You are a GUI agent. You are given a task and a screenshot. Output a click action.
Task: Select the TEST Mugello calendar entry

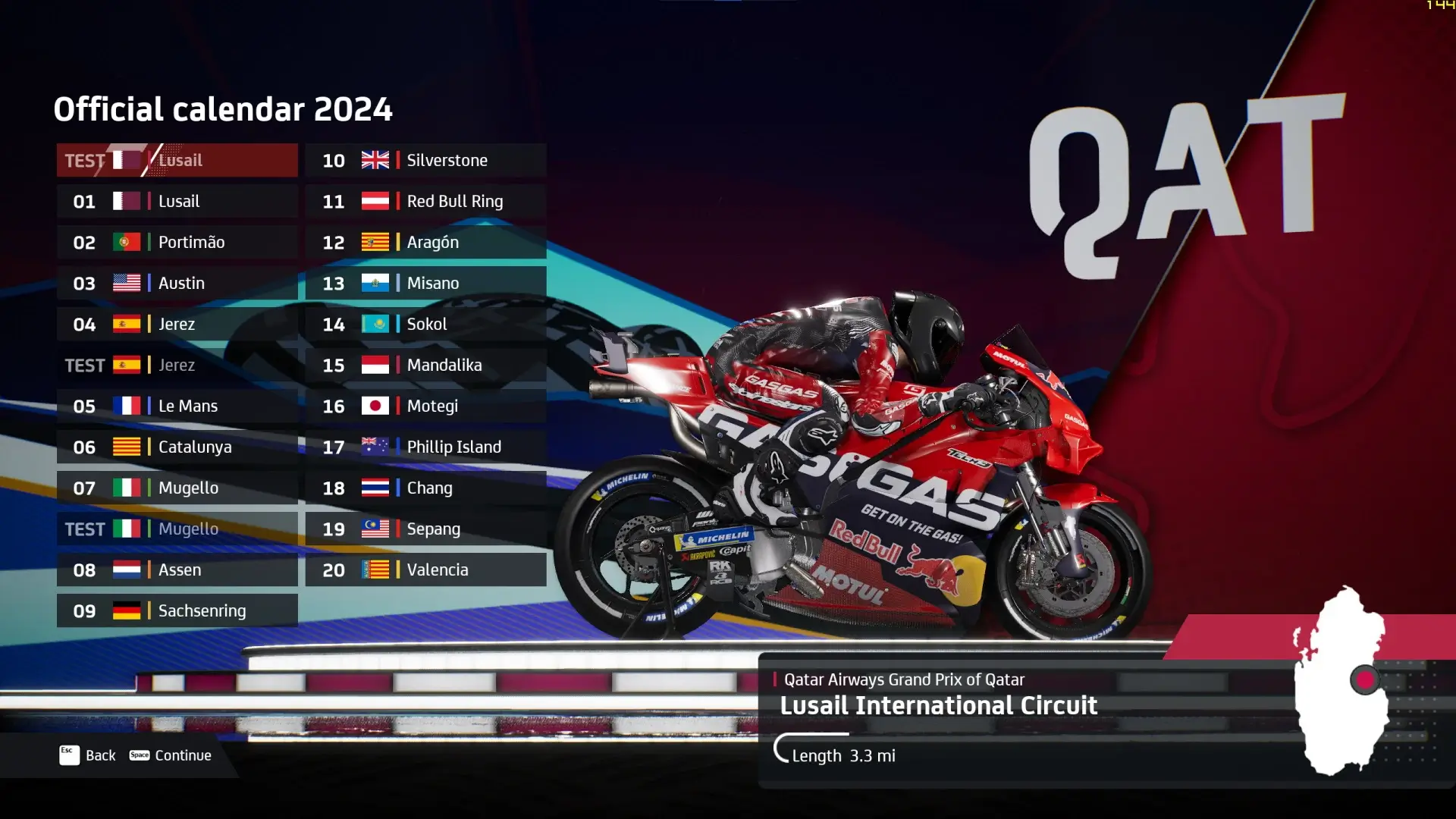[x=177, y=529]
